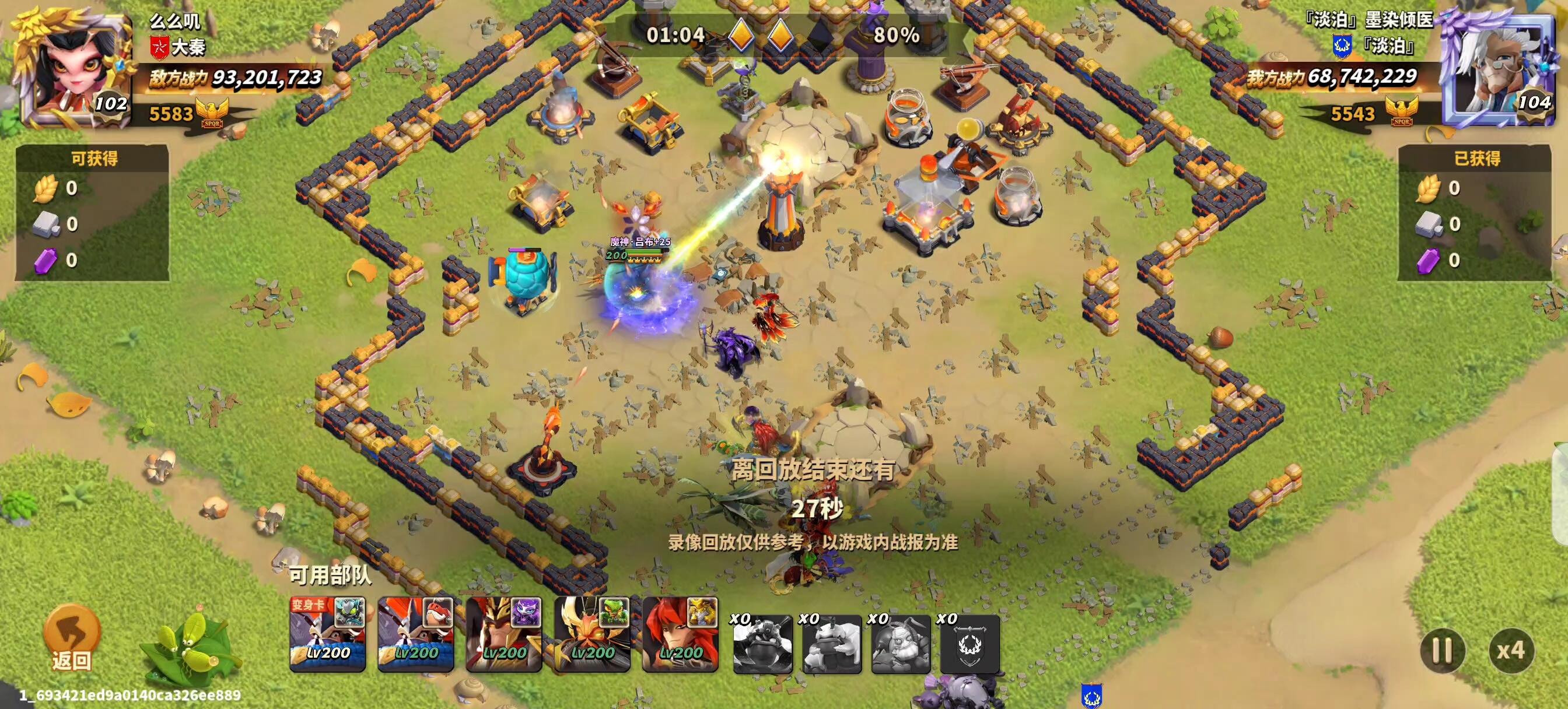Image resolution: width=1568 pixels, height=709 pixels.
Task: Choose the greyed bearded troop card
Action: (x=901, y=644)
